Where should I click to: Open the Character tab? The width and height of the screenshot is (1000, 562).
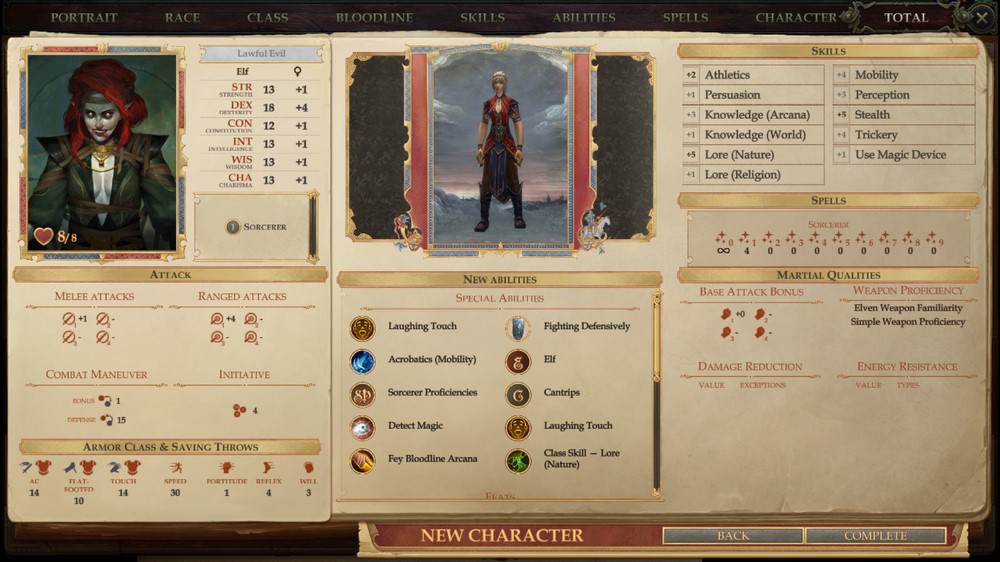point(796,17)
